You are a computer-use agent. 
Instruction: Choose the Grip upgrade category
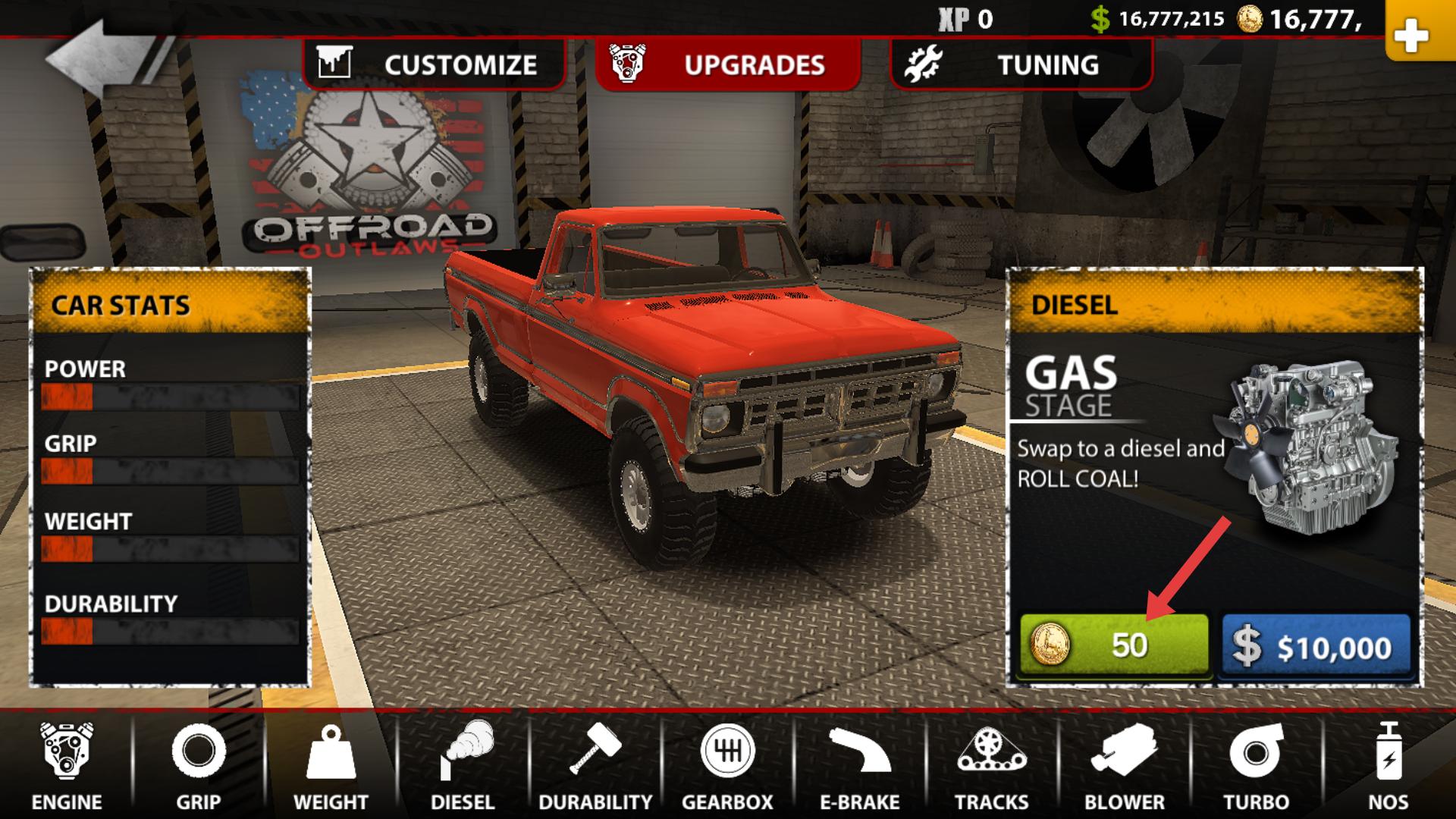tap(199, 766)
